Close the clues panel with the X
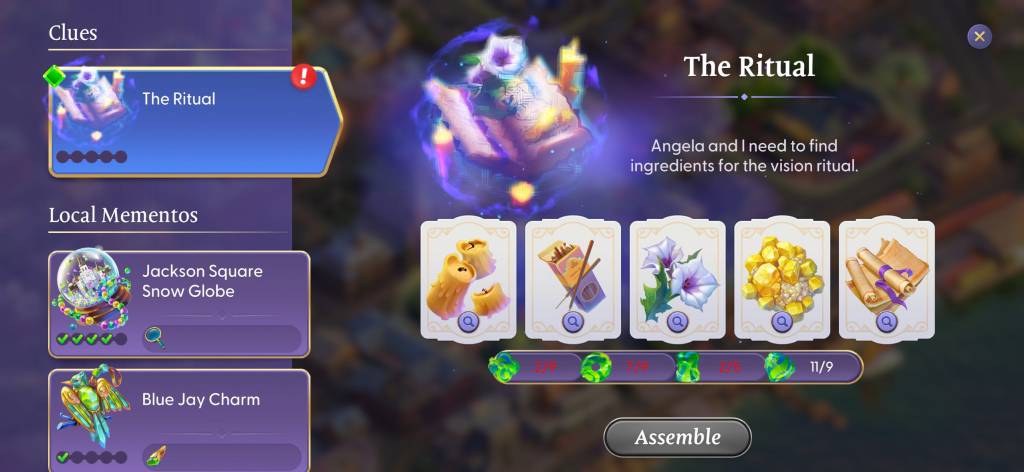 979,37
